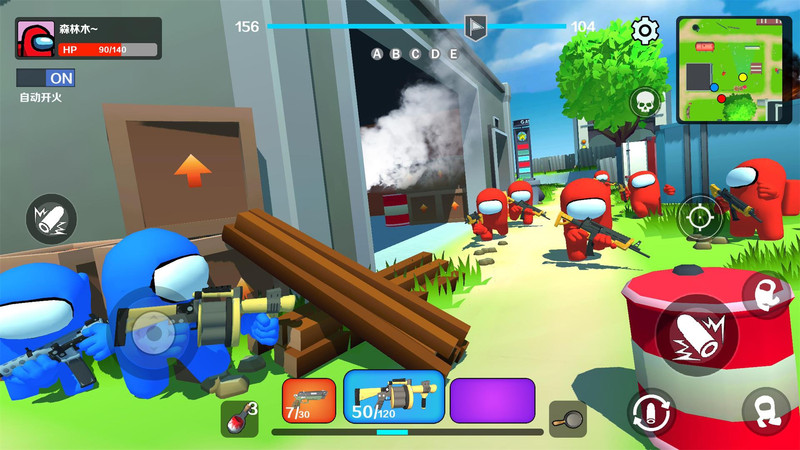Viewport: 800px width, 450px height.
Task: Tap the skull kill-feed icon
Action: pos(644,102)
